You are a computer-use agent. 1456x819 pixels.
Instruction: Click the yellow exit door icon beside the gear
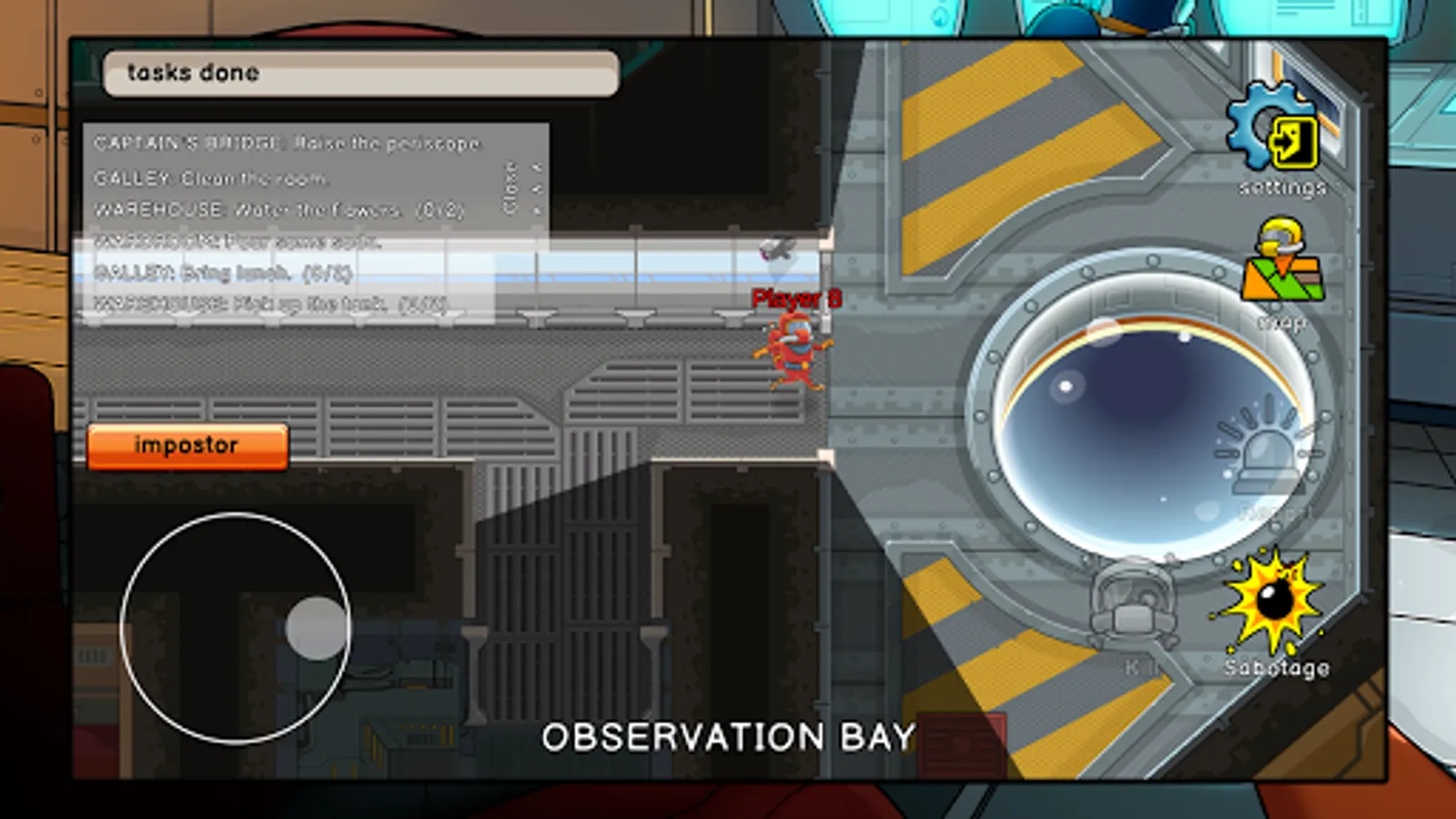(1295, 141)
